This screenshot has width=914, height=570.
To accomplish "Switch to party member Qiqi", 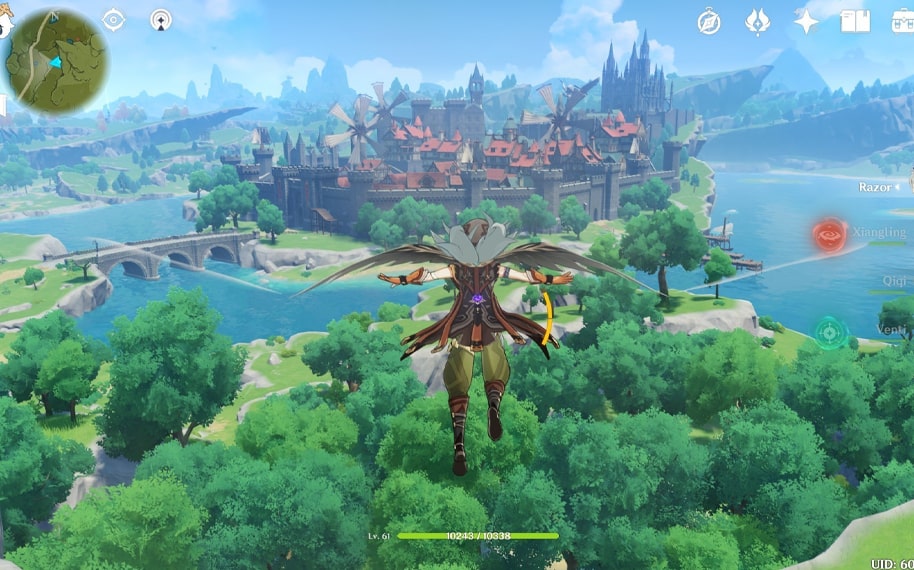I will tap(893, 282).
